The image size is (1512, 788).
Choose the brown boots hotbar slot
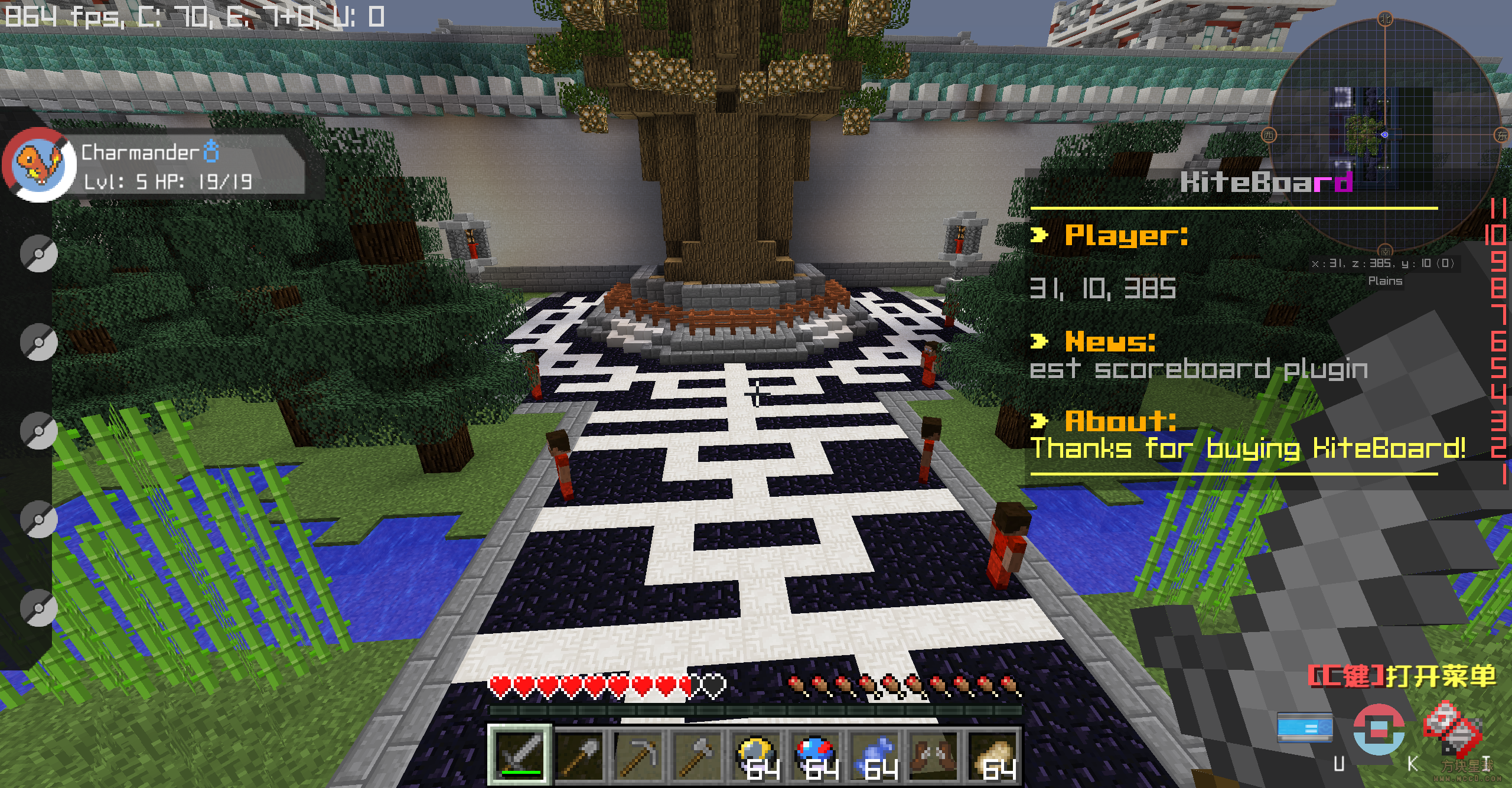934,756
